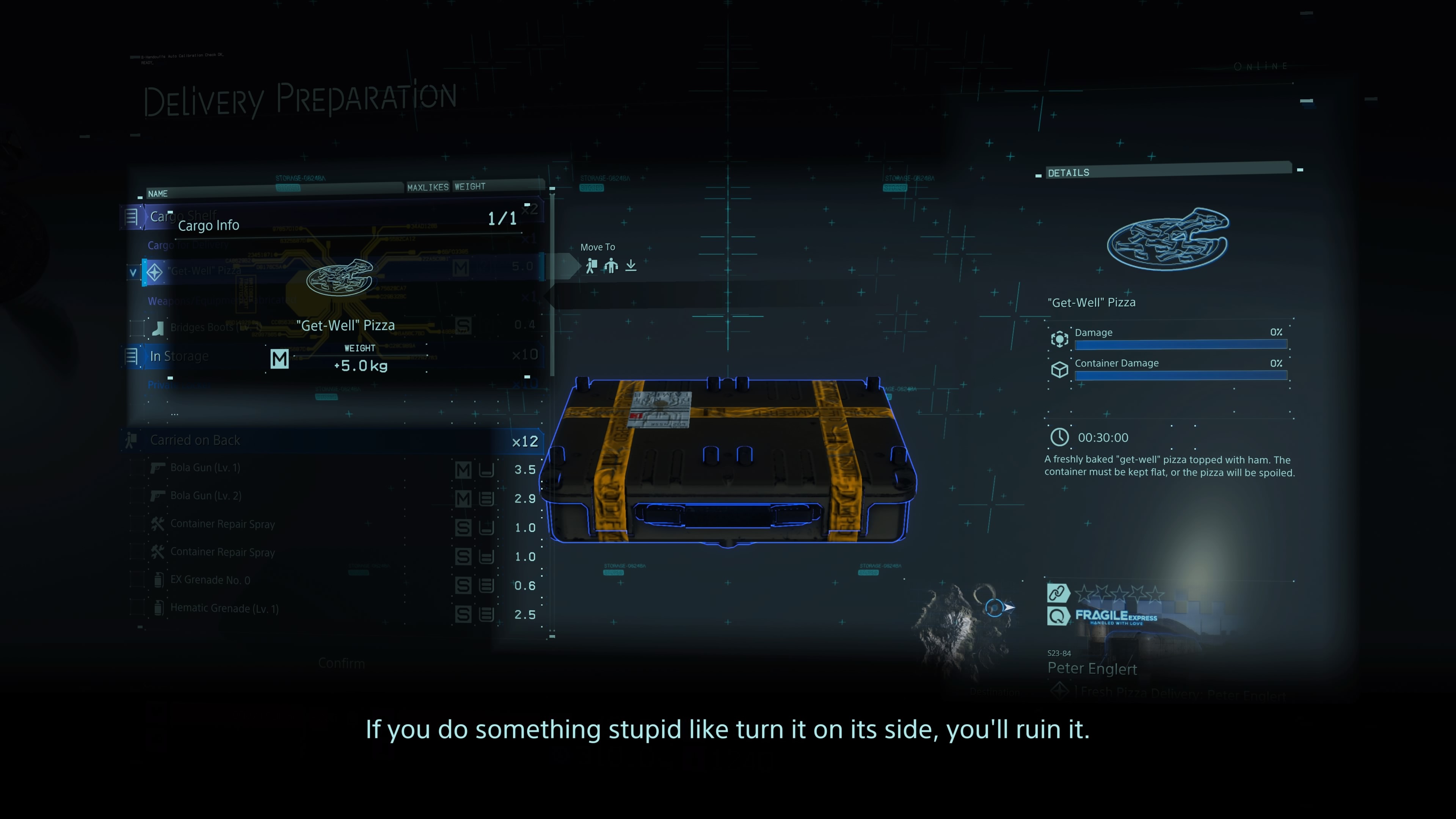Select the Bola Gun (Lv. 1) row

(x=205, y=468)
